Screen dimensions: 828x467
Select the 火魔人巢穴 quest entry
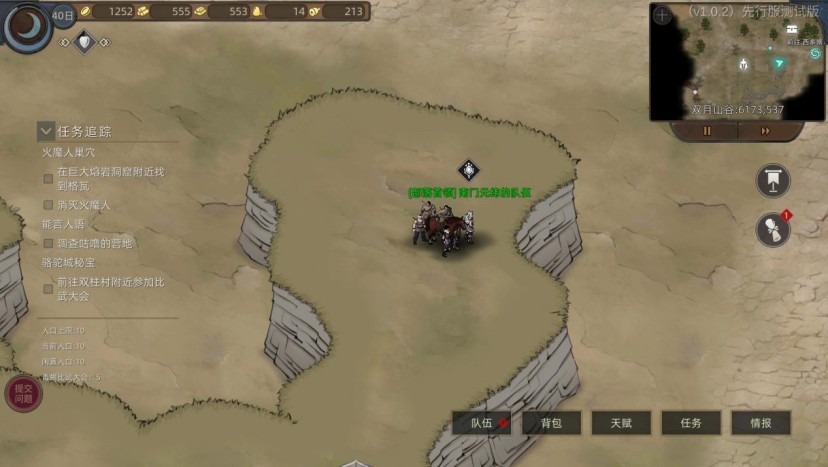(68, 153)
